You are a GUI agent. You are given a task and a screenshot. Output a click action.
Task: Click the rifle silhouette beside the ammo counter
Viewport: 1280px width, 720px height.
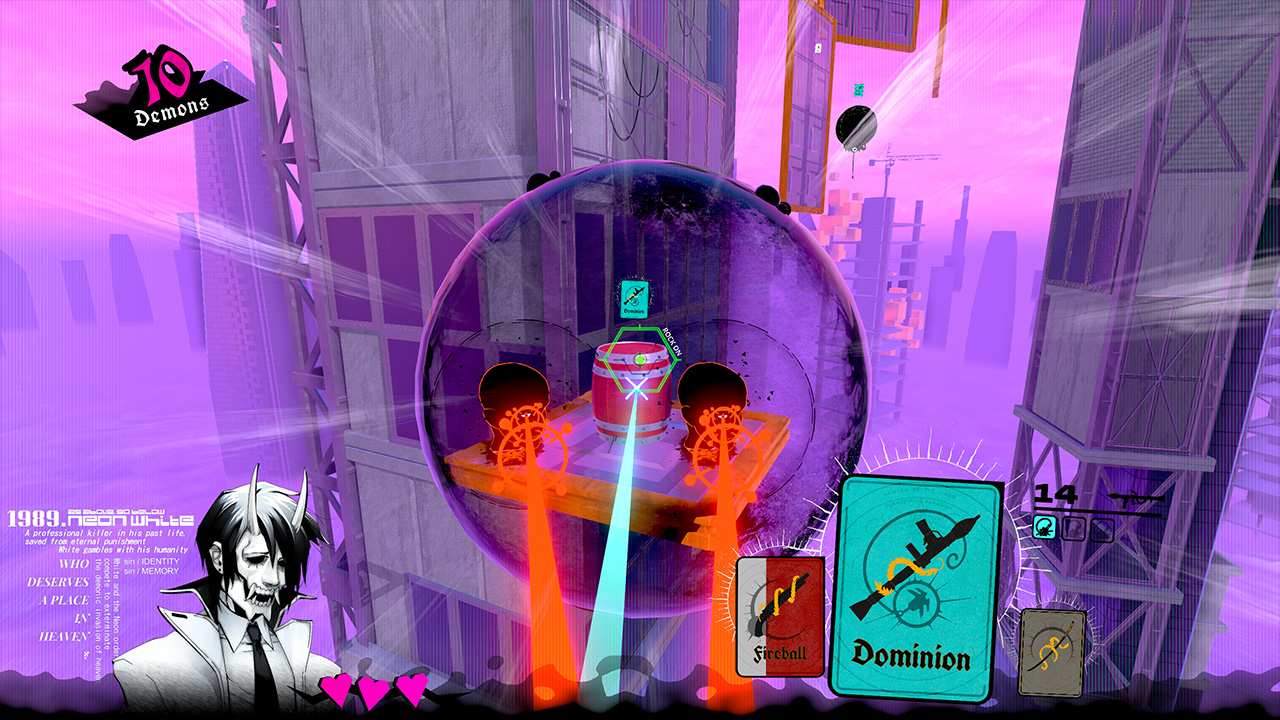1136,497
